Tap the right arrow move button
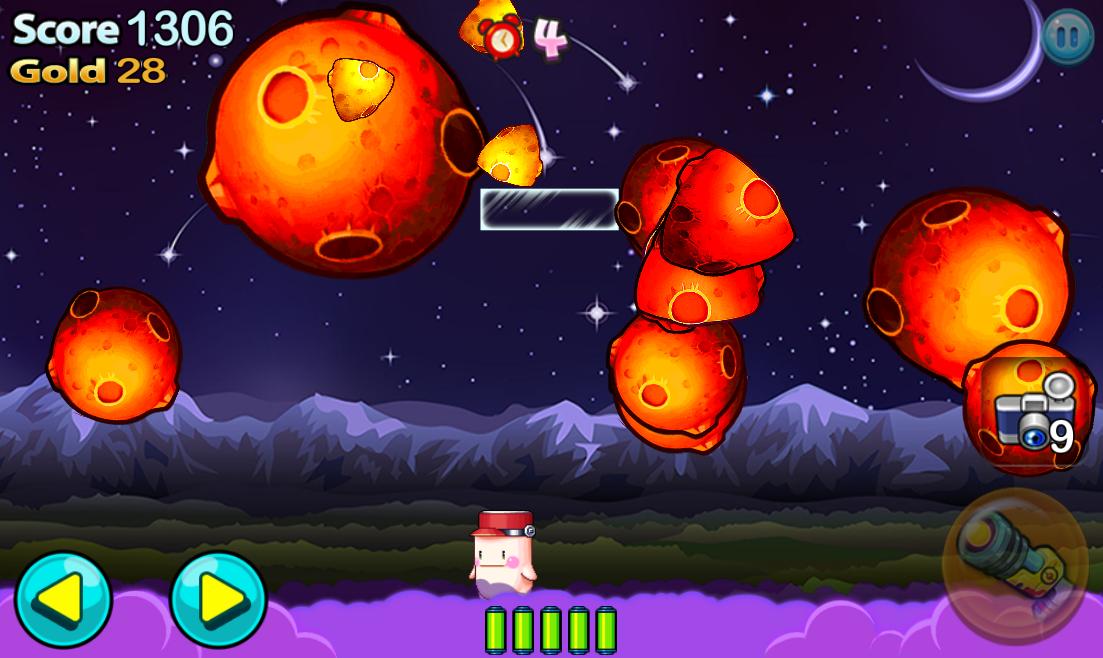 [x=218, y=598]
